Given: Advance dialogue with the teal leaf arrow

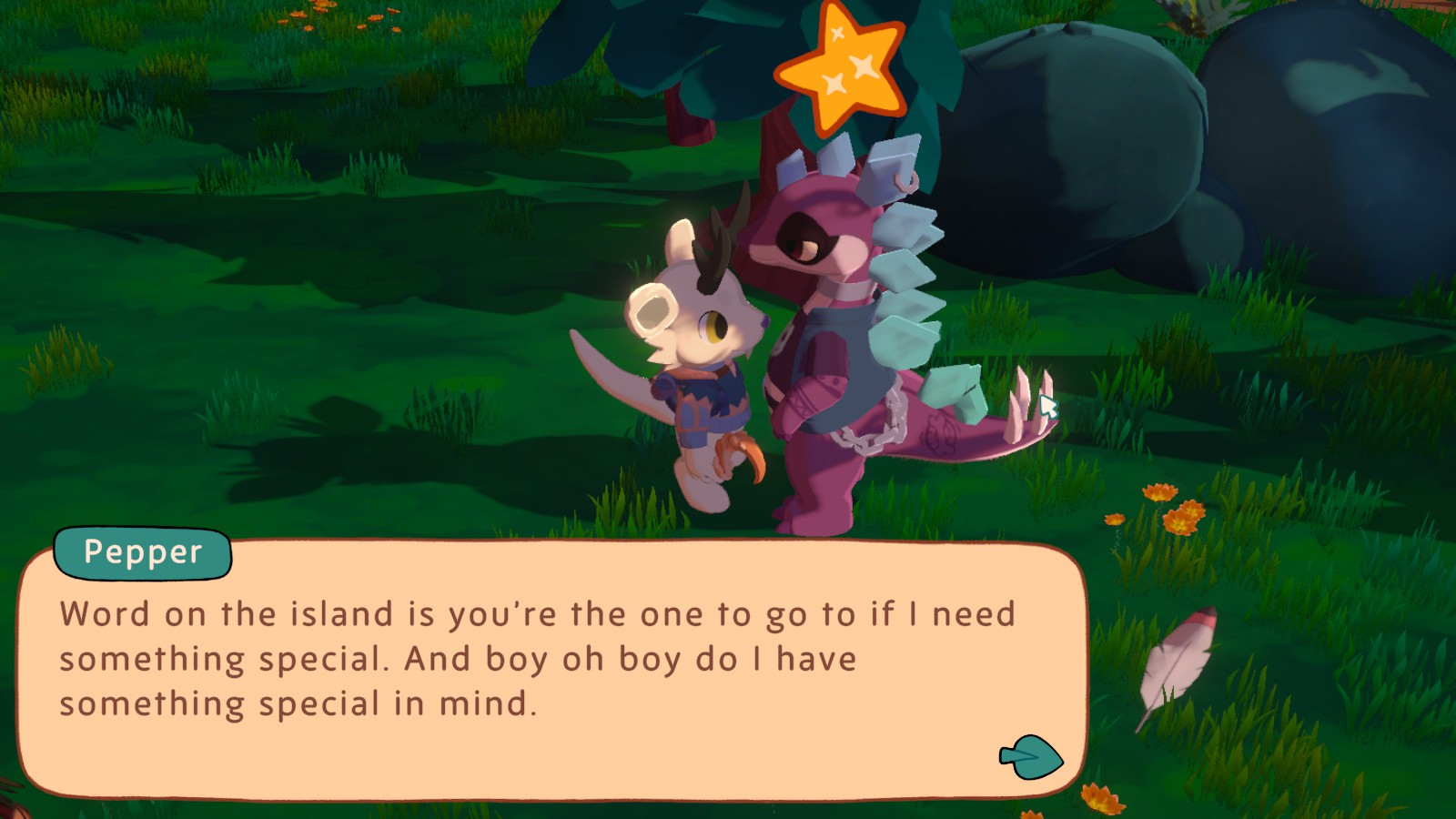Looking at the screenshot, I should pyautogui.click(x=1032, y=757).
